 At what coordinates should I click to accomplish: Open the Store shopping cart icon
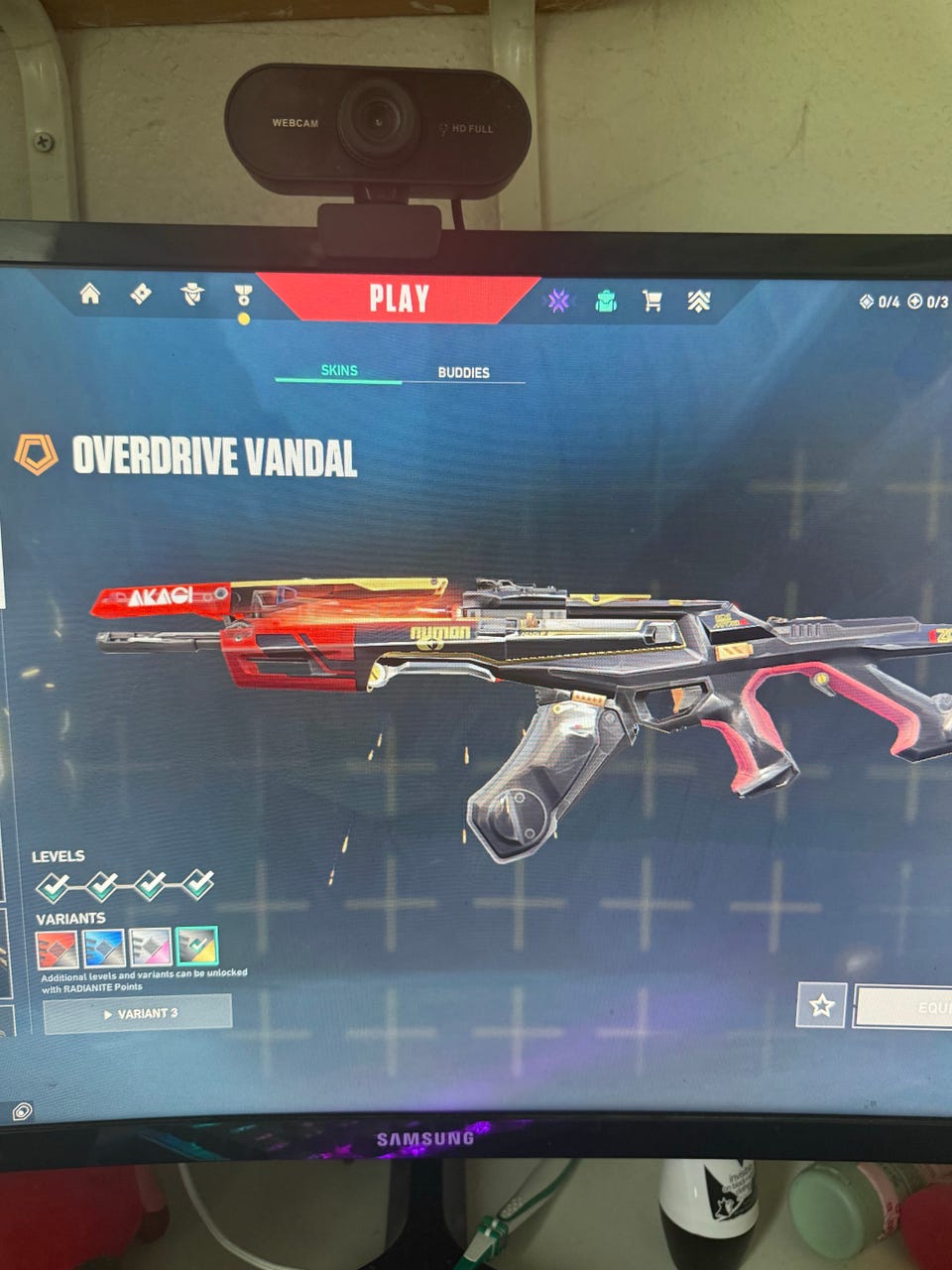(652, 301)
